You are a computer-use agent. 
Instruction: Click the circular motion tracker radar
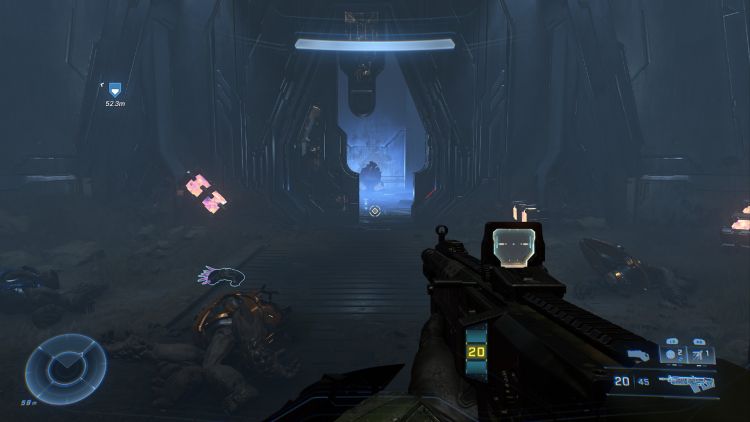[66, 362]
